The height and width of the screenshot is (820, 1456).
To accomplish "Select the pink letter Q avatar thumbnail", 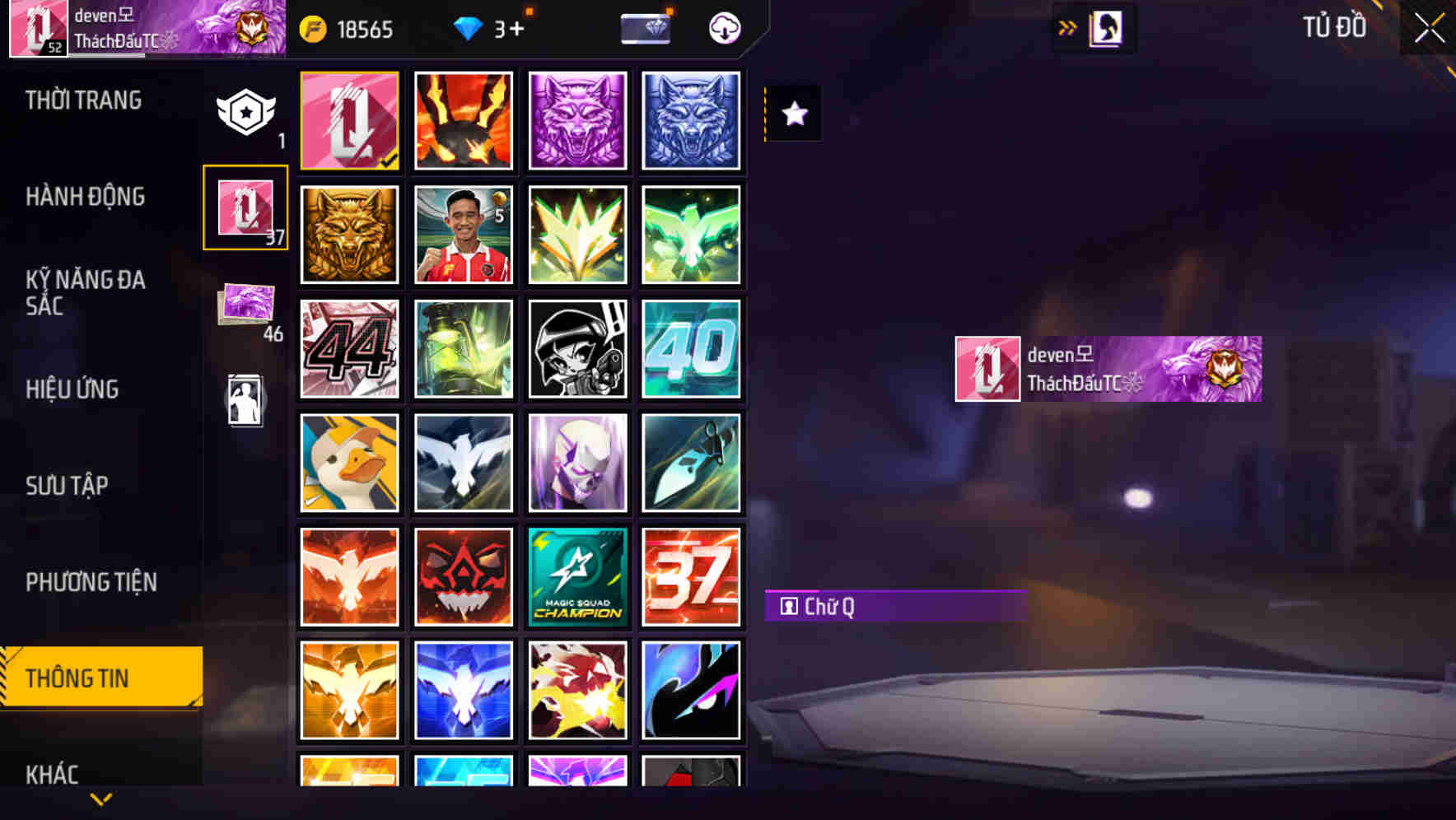I will click(x=349, y=120).
